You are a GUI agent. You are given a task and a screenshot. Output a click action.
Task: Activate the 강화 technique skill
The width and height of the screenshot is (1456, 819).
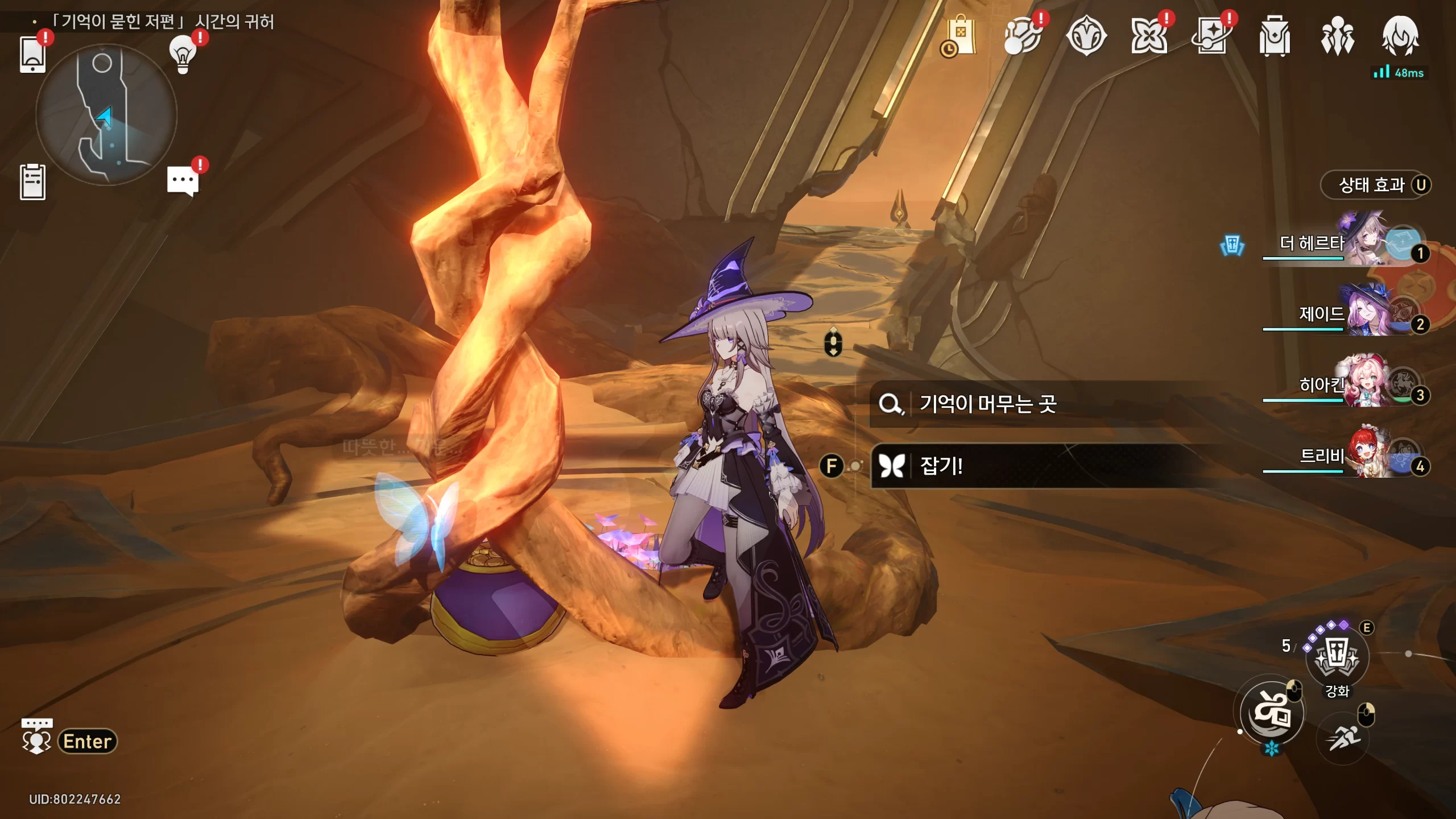click(1337, 658)
